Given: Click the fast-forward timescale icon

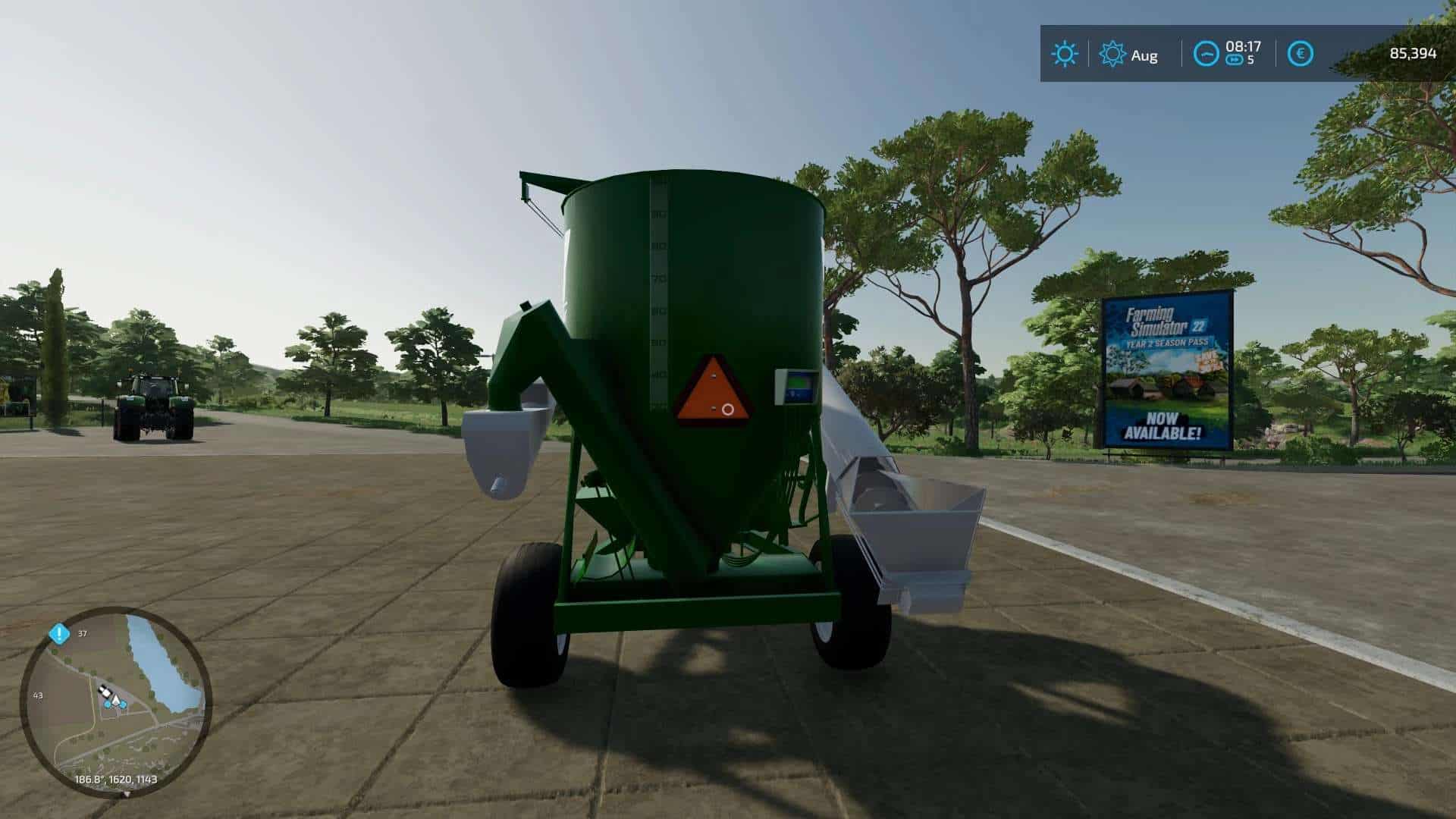Looking at the screenshot, I should click(x=1235, y=58).
